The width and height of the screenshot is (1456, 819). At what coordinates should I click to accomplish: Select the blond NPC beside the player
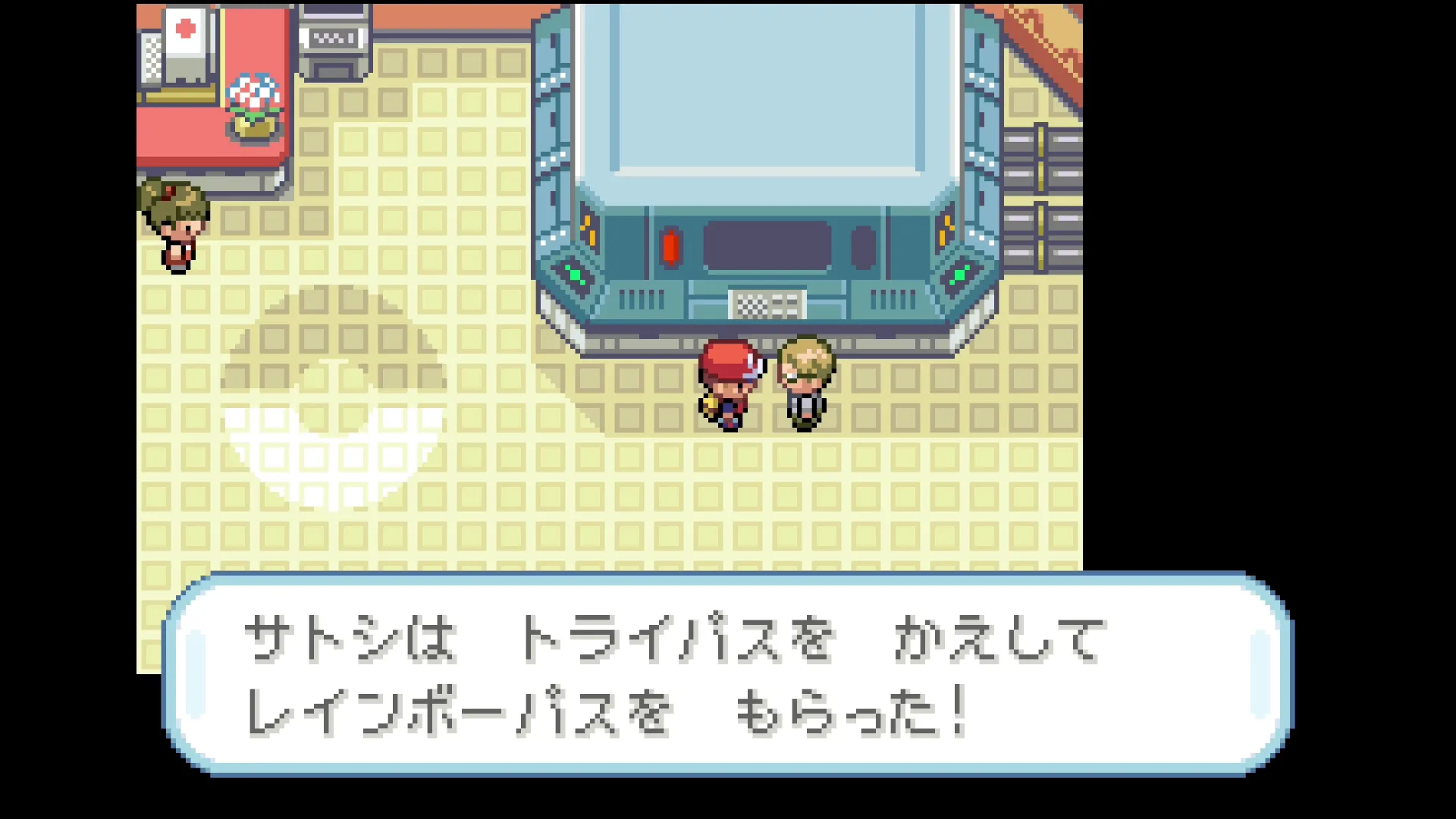(x=805, y=379)
